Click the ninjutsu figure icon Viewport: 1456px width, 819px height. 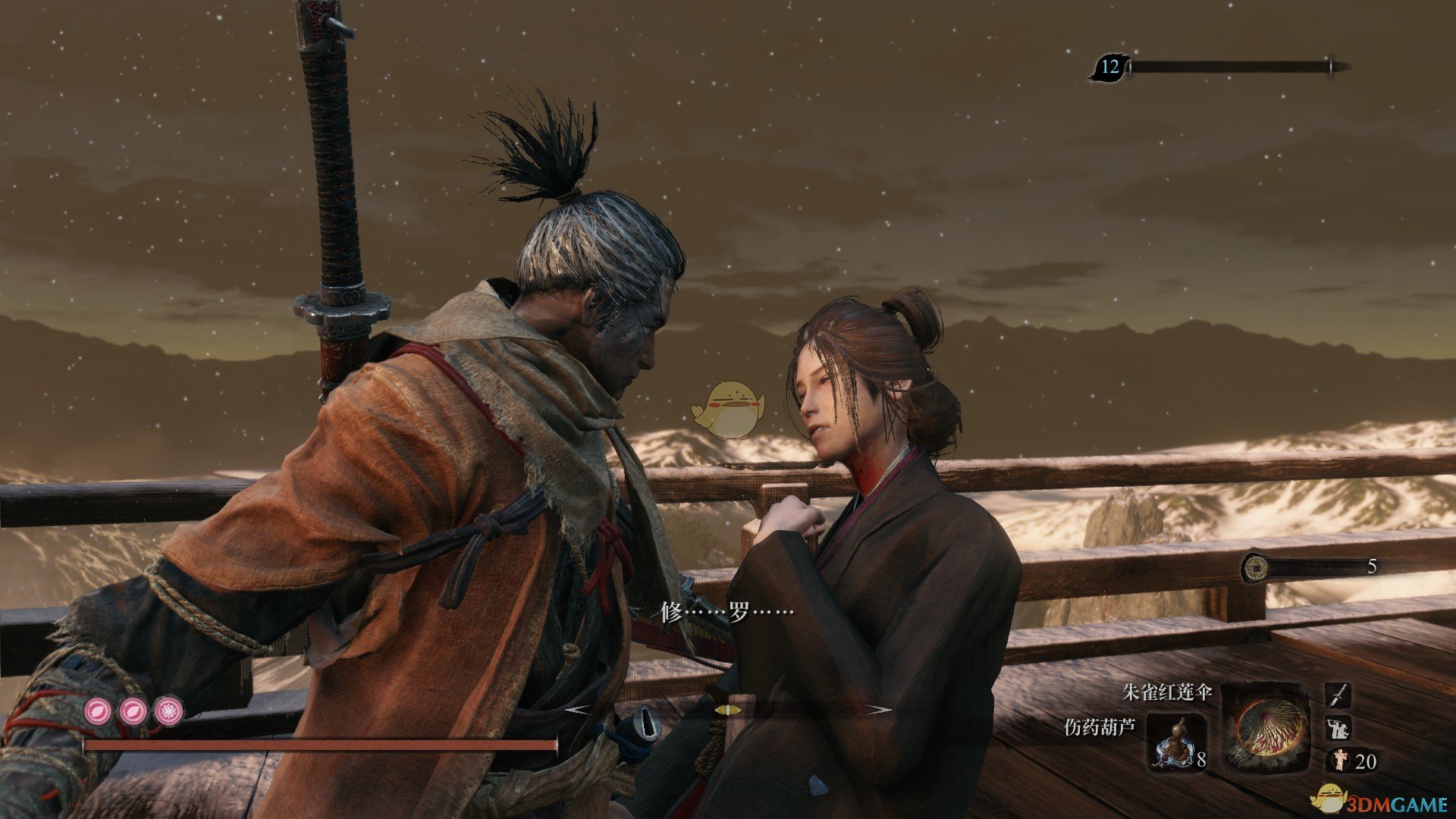click(x=1338, y=728)
